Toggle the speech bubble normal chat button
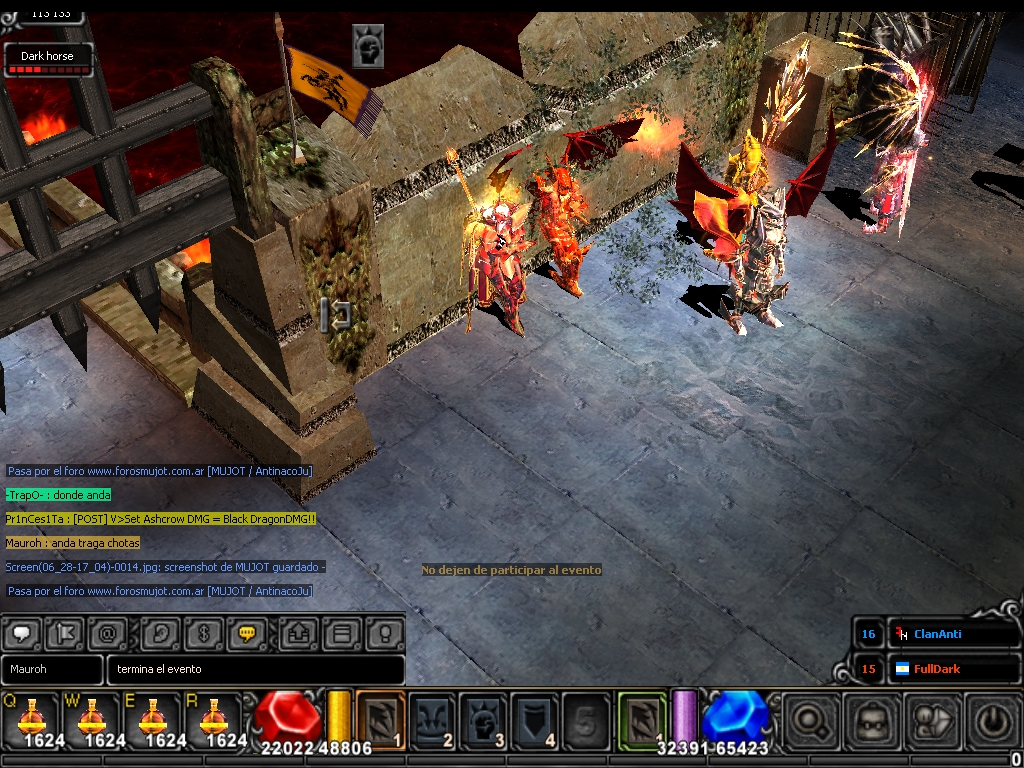Image resolution: width=1024 pixels, height=768 pixels. [23, 633]
